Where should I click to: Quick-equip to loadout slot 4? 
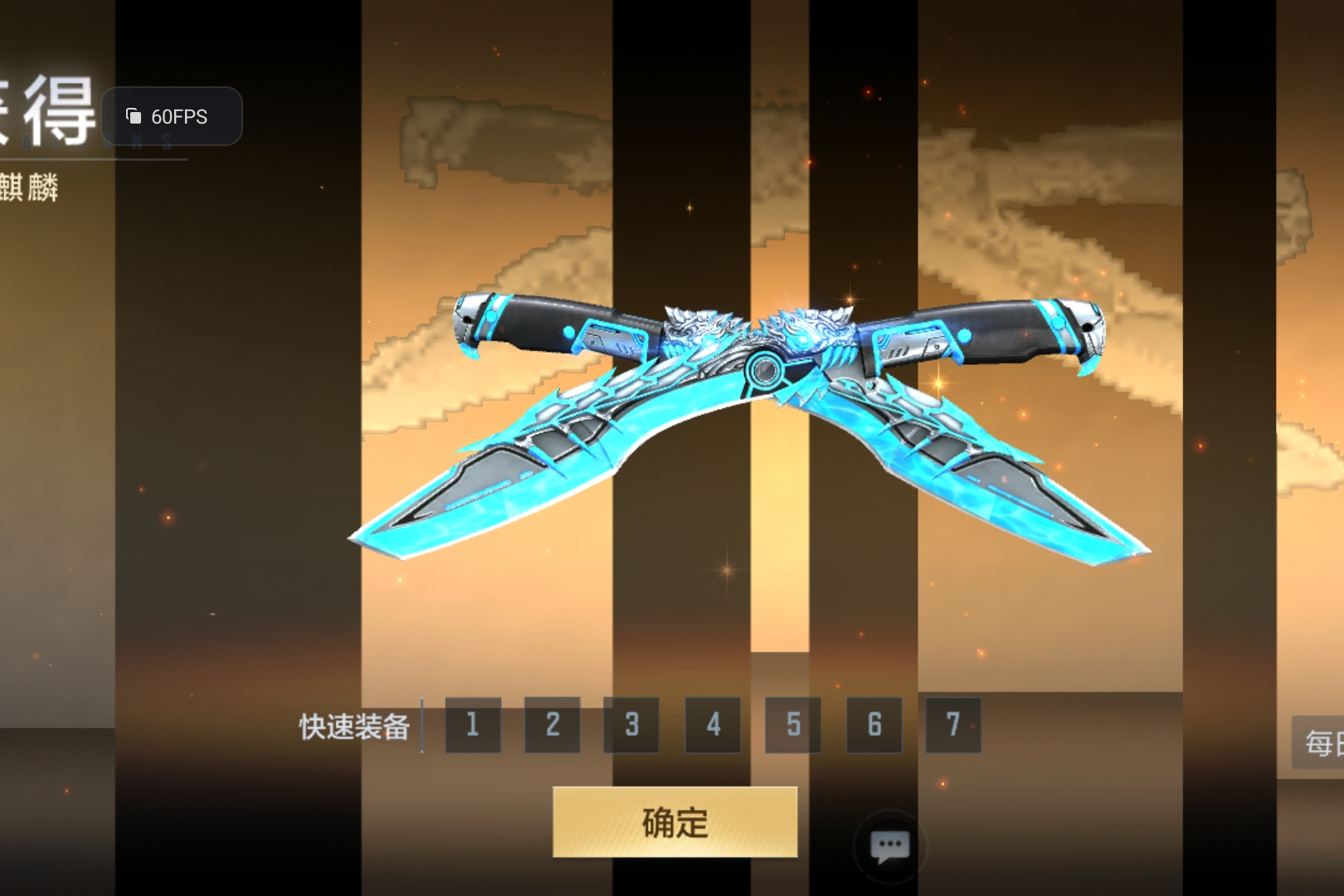[x=713, y=725]
